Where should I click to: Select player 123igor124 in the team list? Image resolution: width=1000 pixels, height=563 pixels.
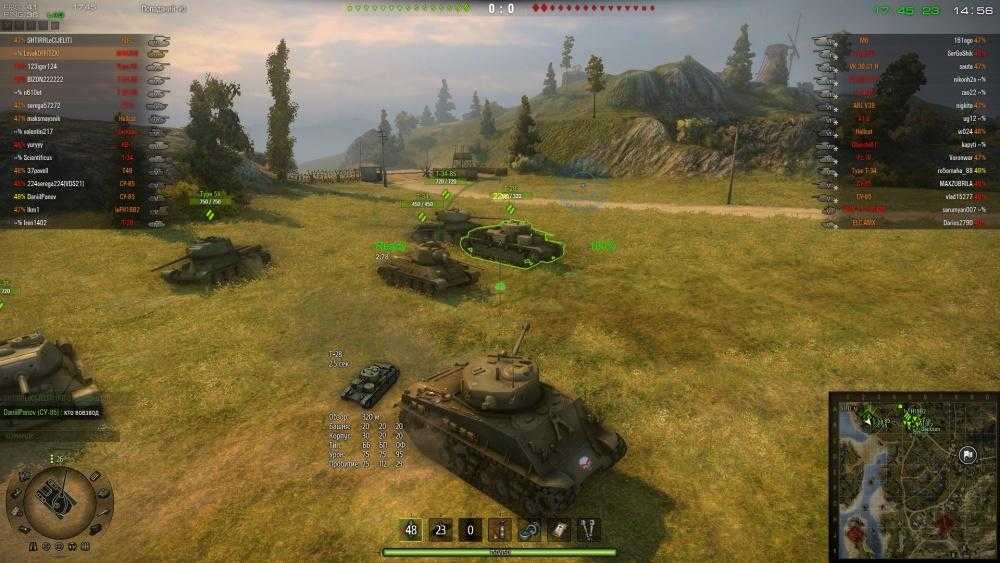48,66
